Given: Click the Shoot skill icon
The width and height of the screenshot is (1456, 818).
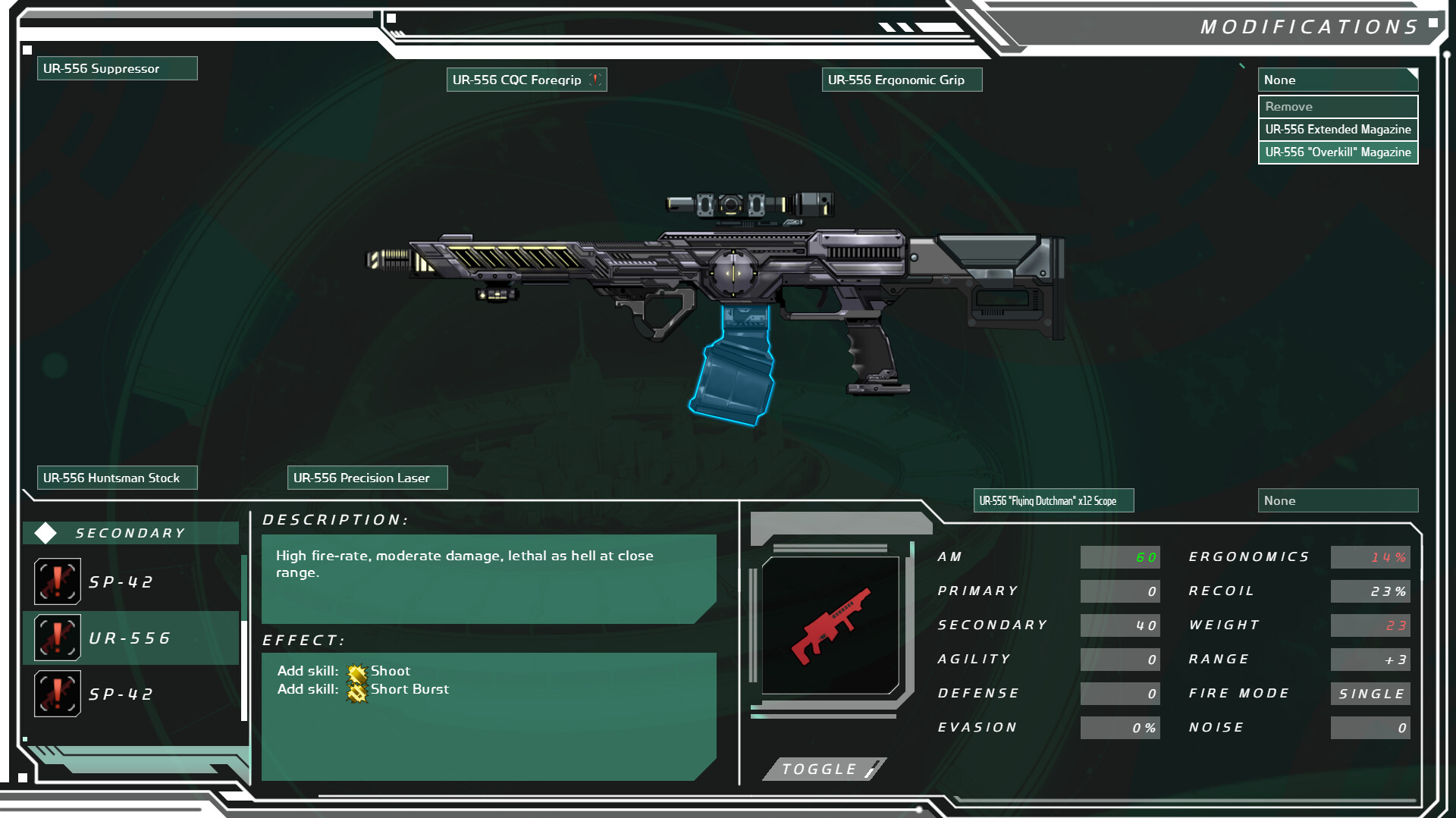Looking at the screenshot, I should click(356, 671).
